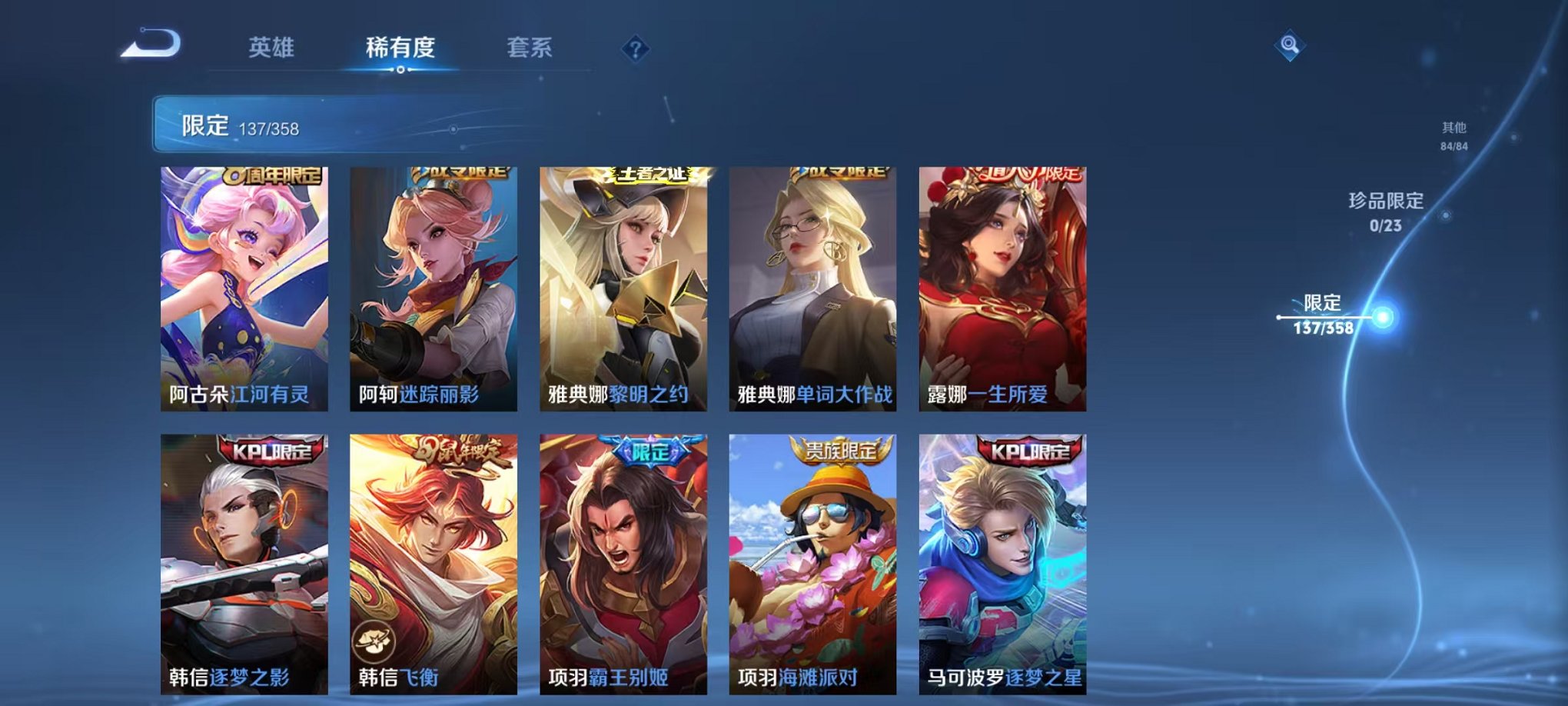
Task: Click the back arrow icon top left
Action: tap(154, 48)
